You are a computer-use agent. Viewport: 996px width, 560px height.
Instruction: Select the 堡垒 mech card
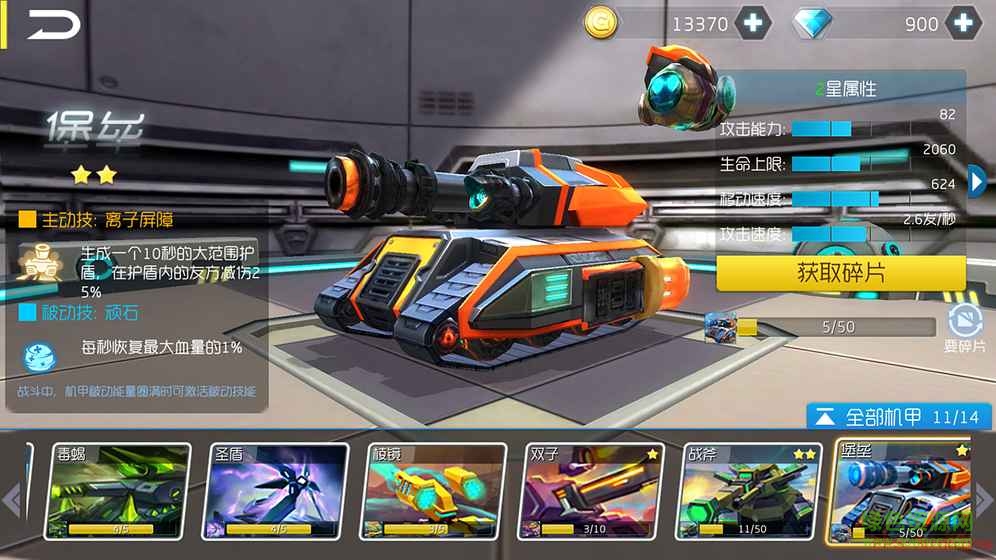pyautogui.click(x=900, y=490)
